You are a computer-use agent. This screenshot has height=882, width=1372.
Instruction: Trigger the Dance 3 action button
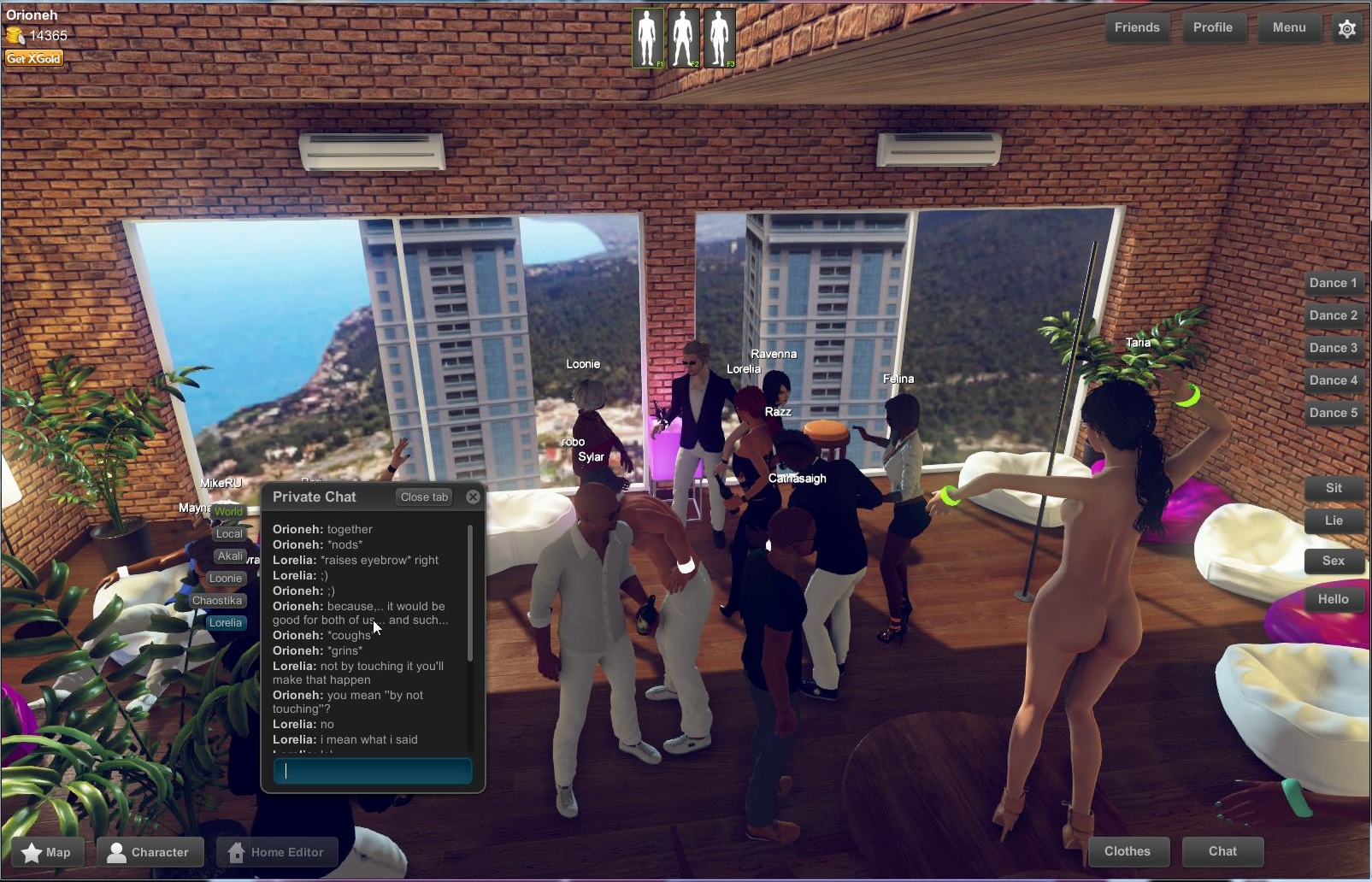click(x=1334, y=348)
